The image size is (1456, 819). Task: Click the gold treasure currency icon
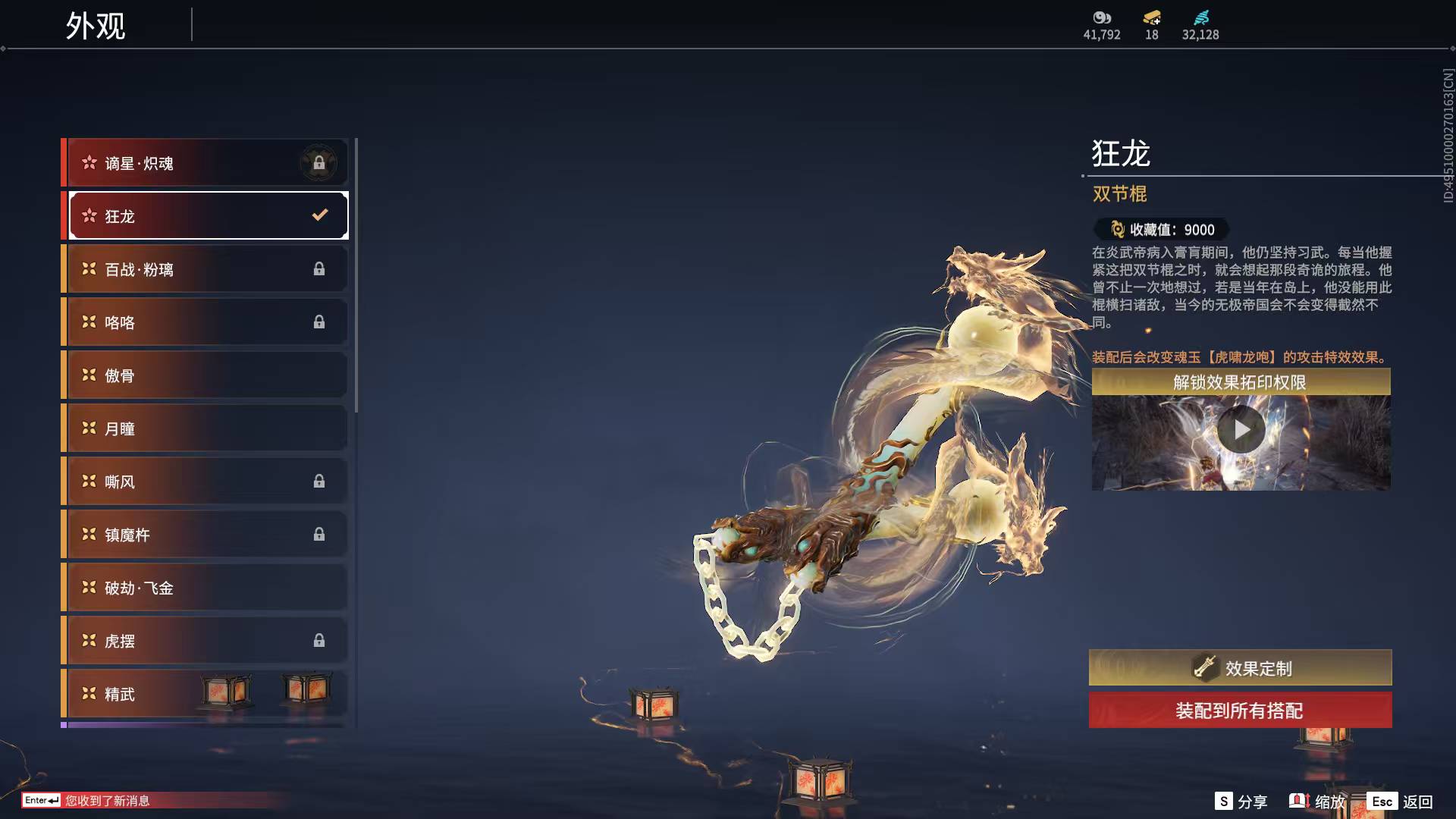pos(1151,17)
